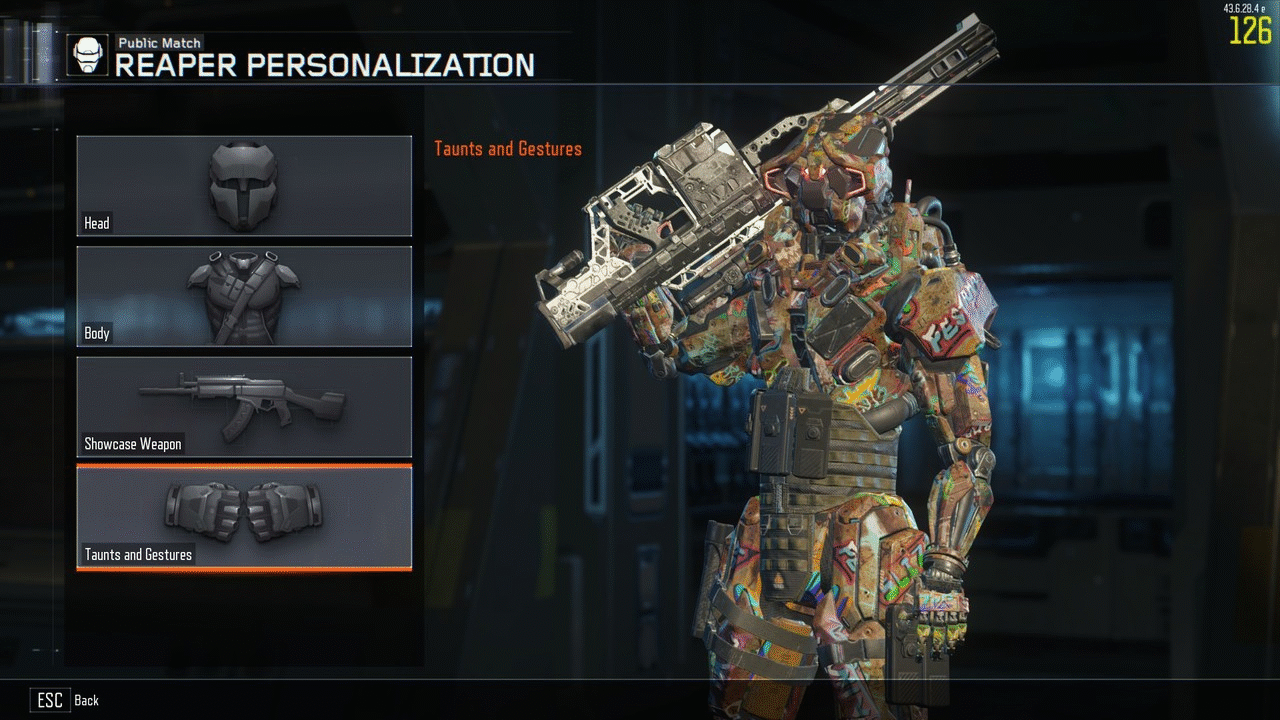Open Taunts and Gestures menu entry

pos(244,517)
